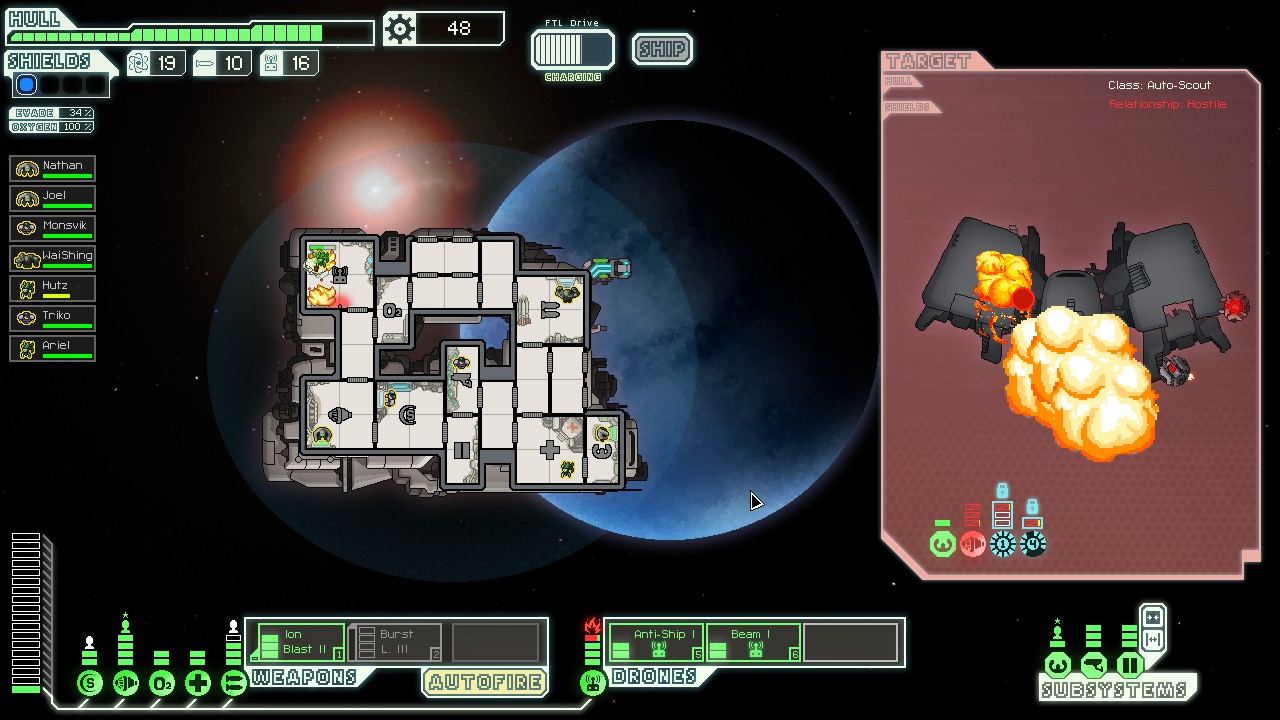This screenshot has width=1280, height=720.
Task: Toggle the AUTOFIRE button
Action: click(x=485, y=682)
